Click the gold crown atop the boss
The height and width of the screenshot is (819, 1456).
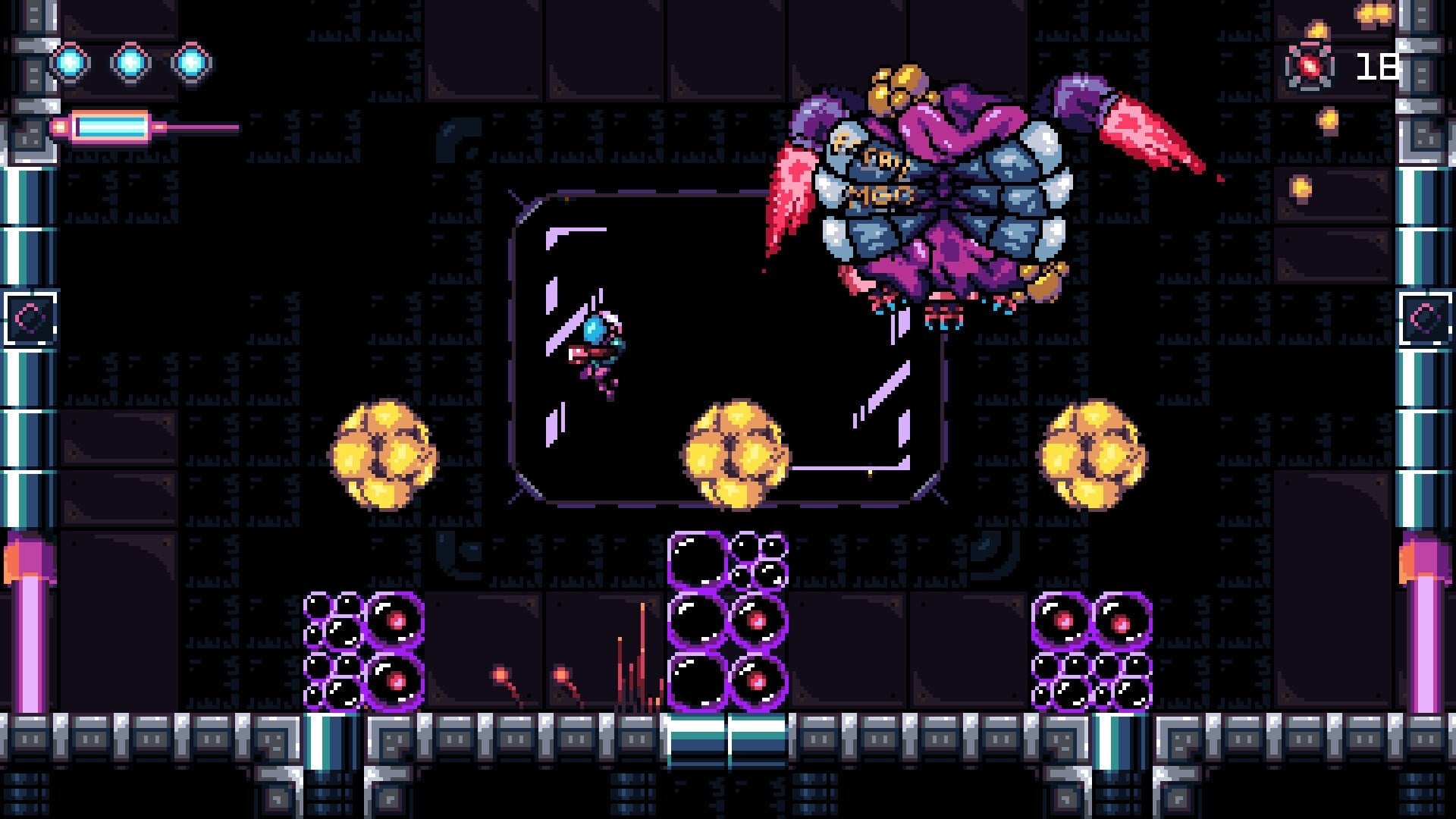[899, 87]
